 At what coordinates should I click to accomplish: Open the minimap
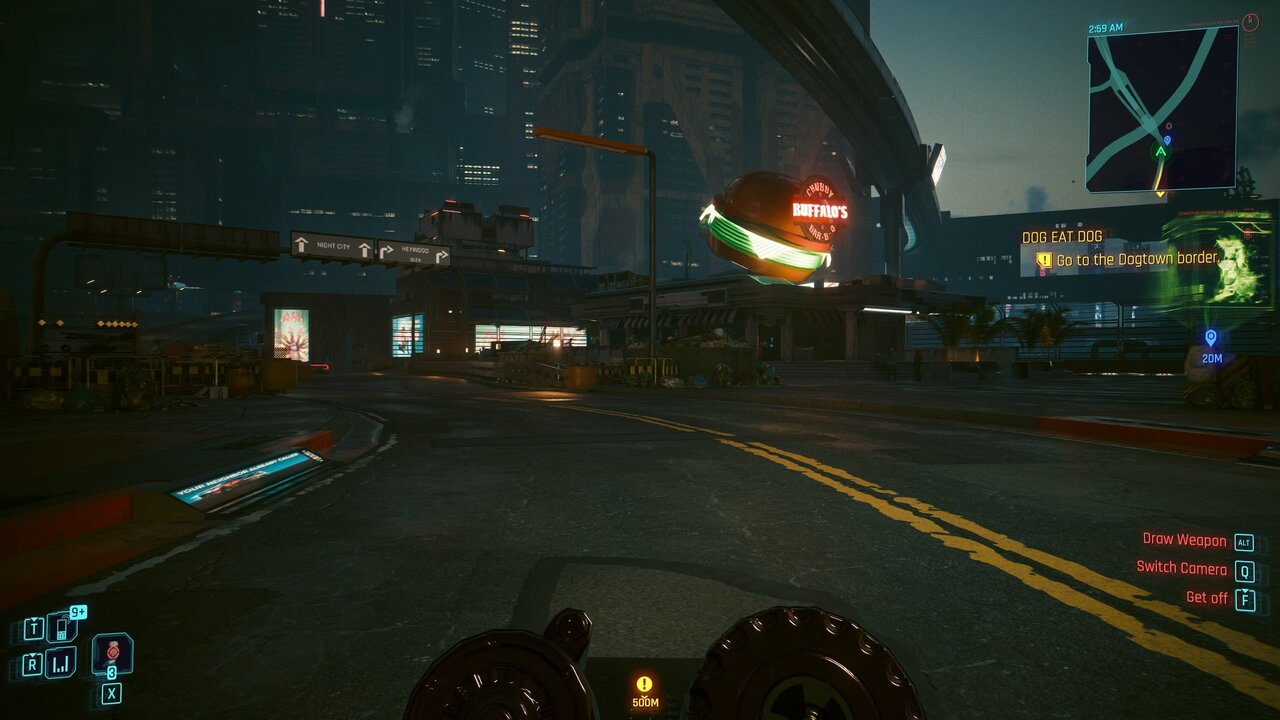coord(1162,108)
